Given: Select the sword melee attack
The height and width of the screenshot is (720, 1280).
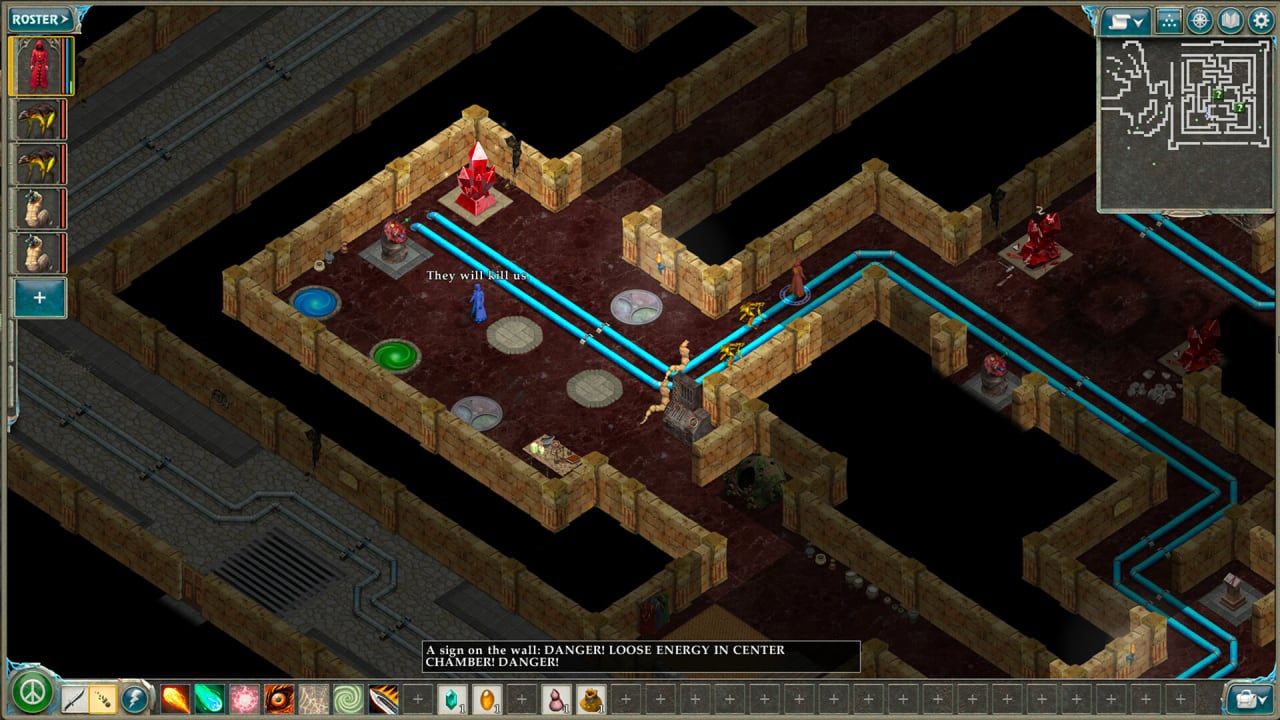Looking at the screenshot, I should point(74,698).
